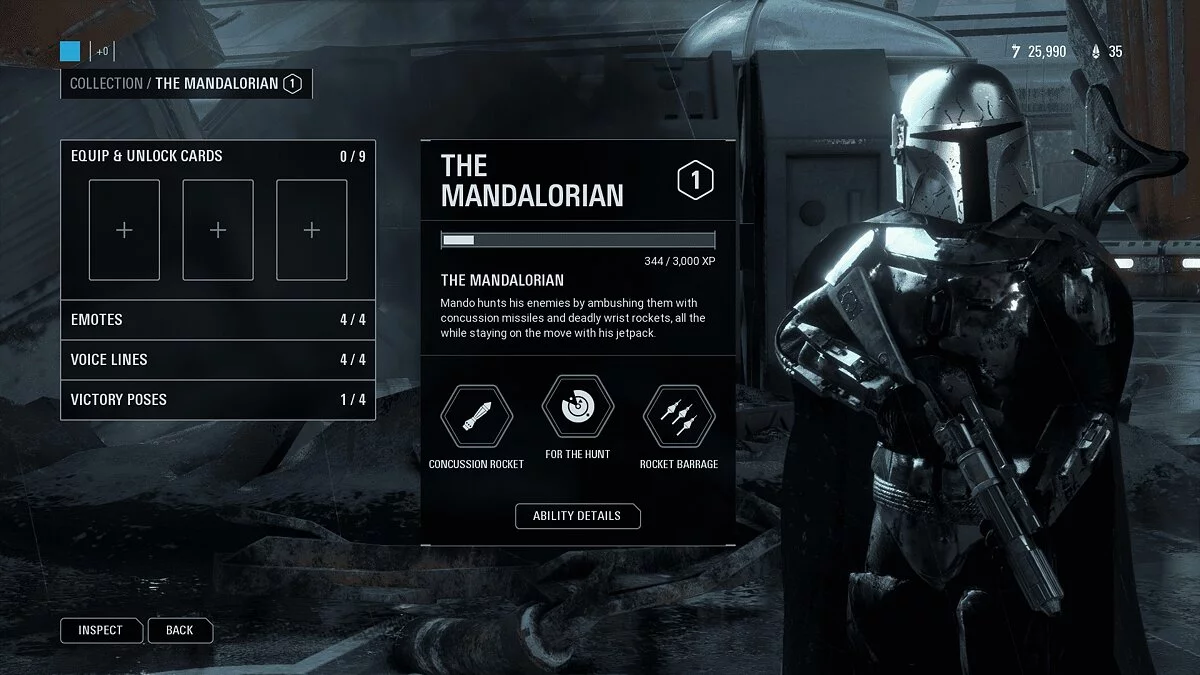This screenshot has width=1200, height=675.
Task: Open the Victory Poses row
Action: (218, 400)
